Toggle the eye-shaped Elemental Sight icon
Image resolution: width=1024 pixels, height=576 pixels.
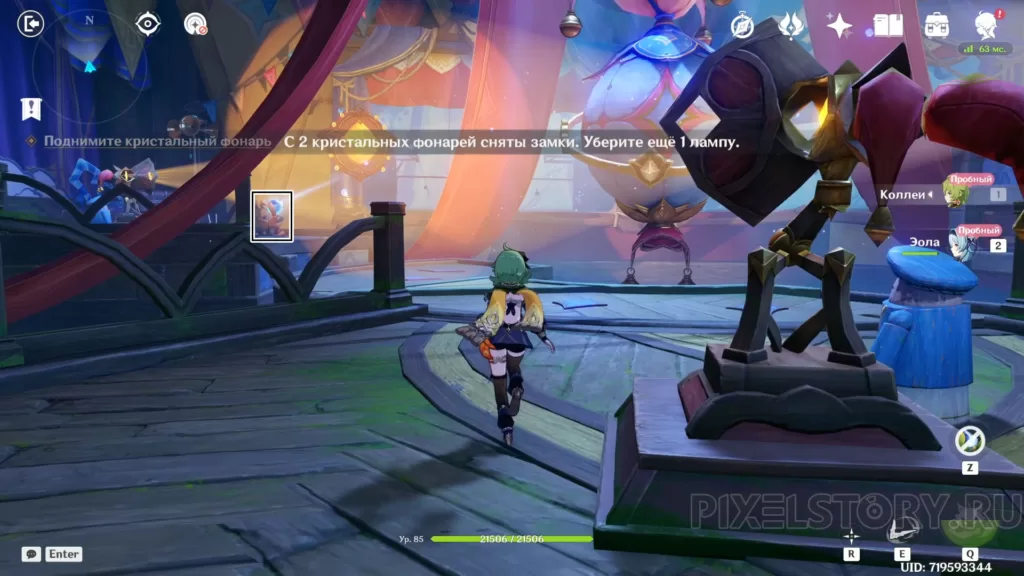(x=148, y=23)
